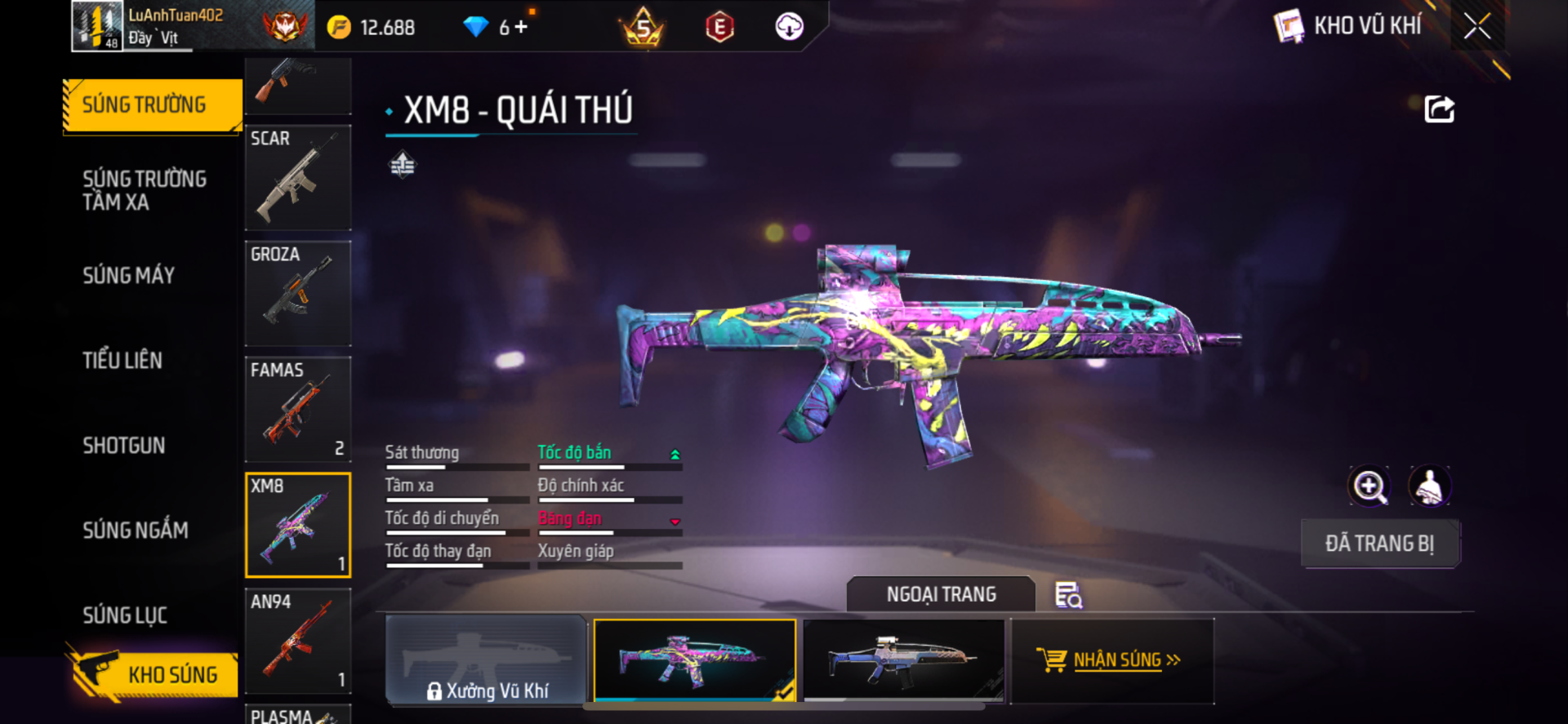Pick the FAMAS weapon tile
The image size is (1568, 724).
pos(298,409)
